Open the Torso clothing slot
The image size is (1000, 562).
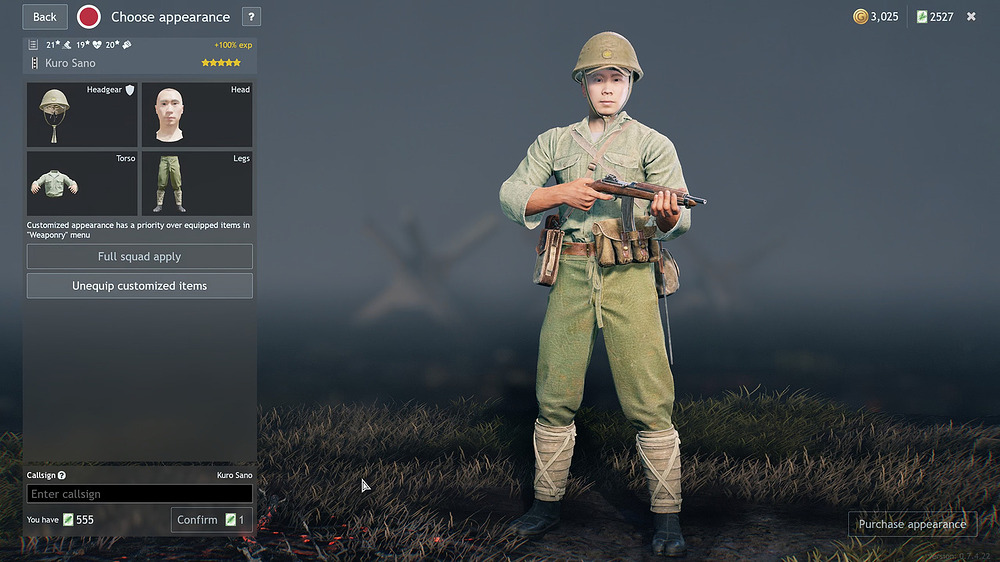click(82, 183)
